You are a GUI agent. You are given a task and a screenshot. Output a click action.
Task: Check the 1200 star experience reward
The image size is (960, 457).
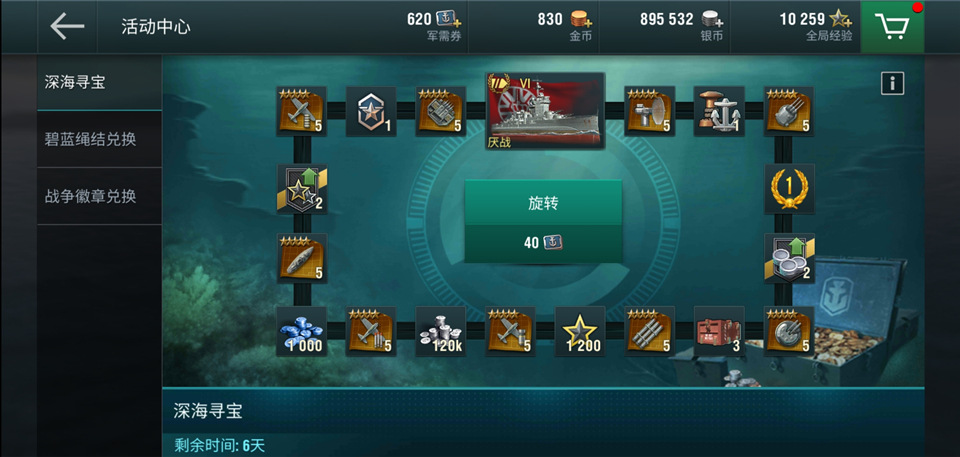point(580,331)
